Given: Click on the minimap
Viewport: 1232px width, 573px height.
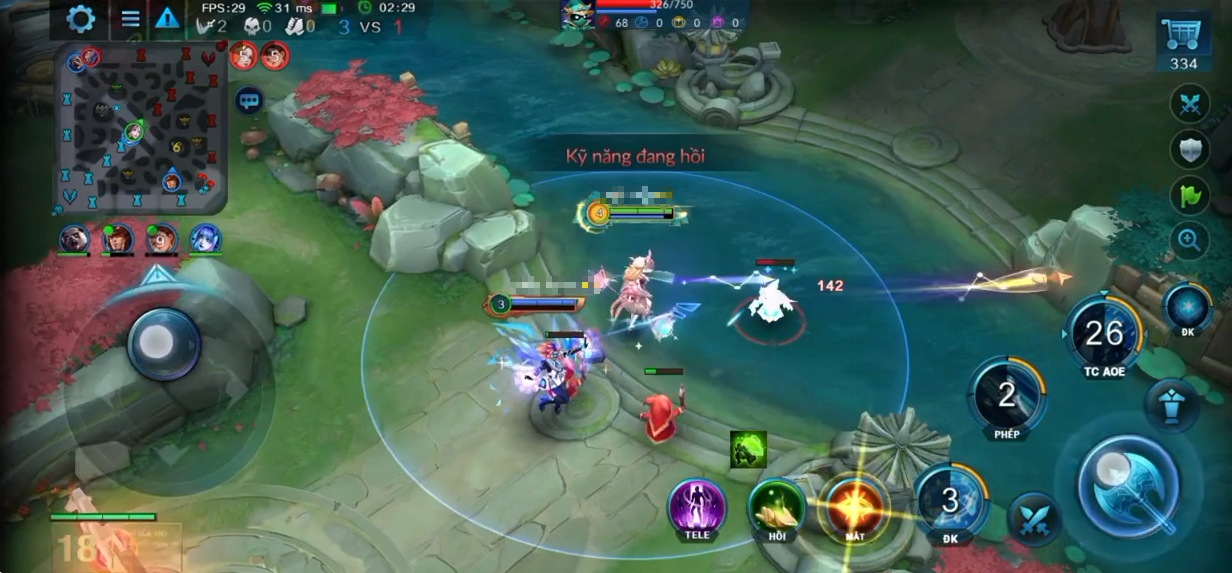Looking at the screenshot, I should pos(141,127).
